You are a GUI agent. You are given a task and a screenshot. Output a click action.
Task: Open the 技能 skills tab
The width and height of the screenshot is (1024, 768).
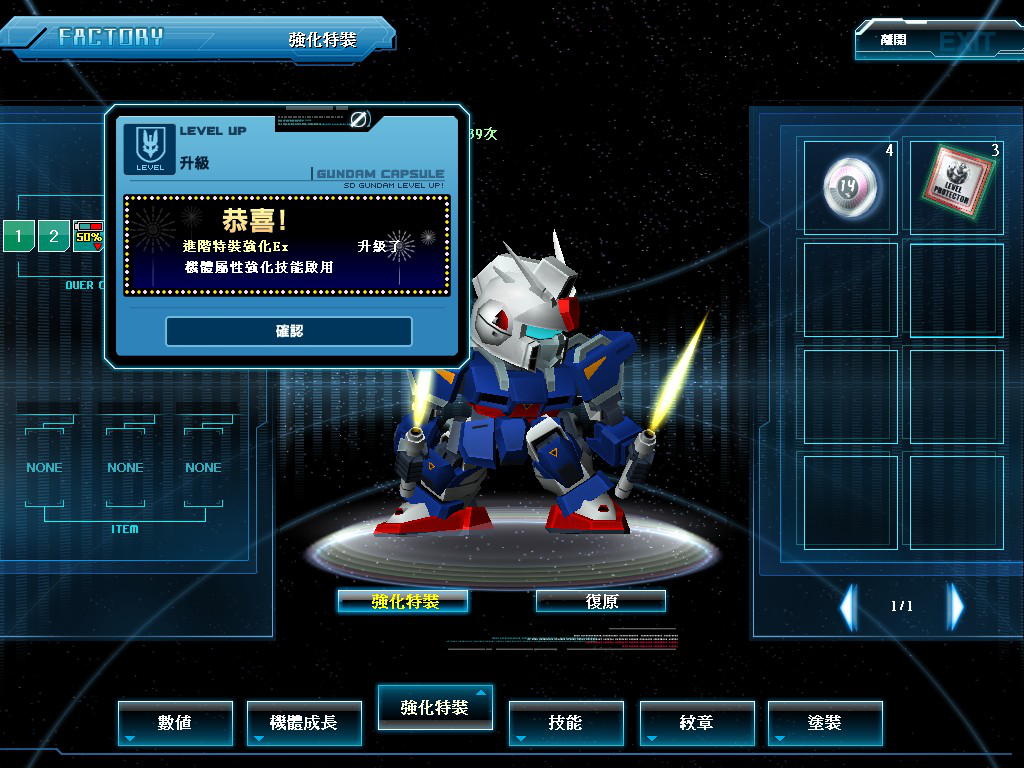click(566, 722)
